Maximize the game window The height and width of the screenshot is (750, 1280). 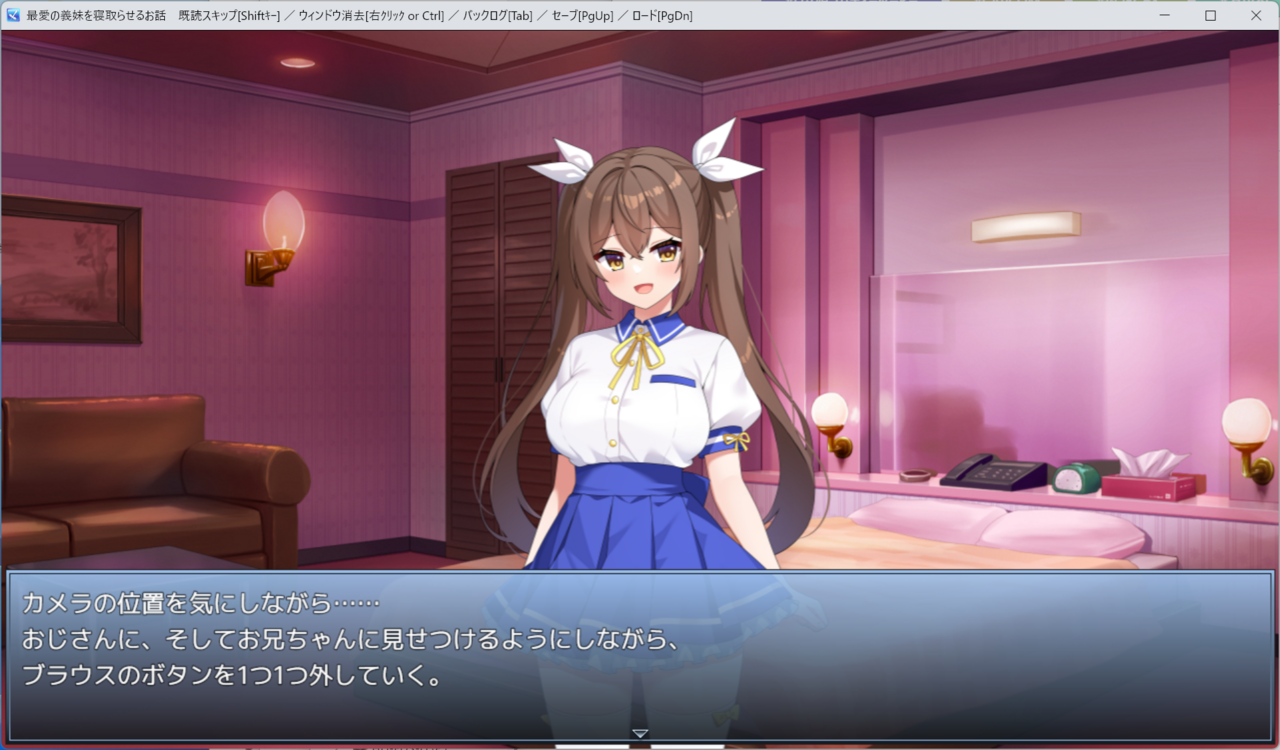[1210, 15]
